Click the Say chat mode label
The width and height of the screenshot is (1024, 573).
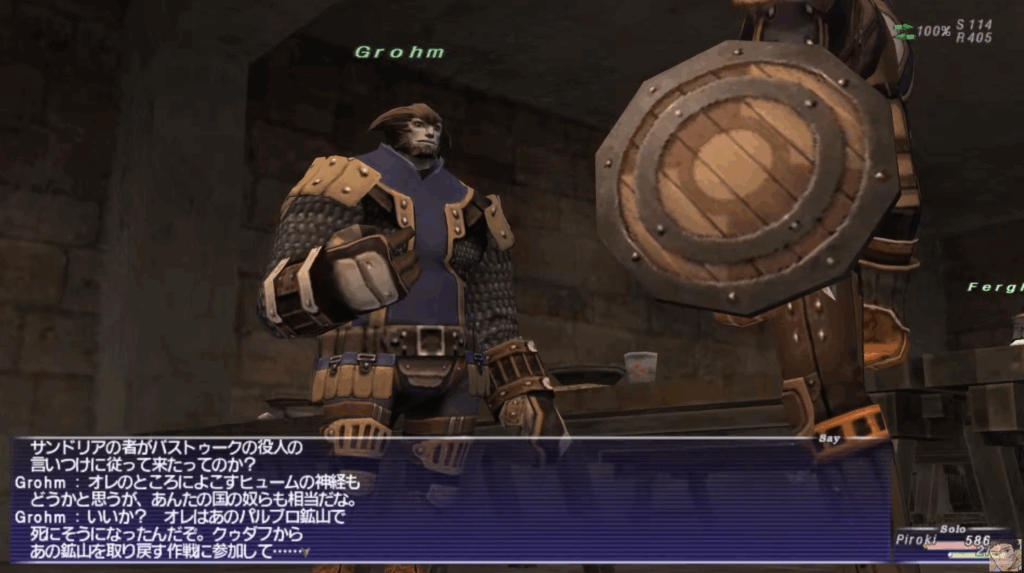pyautogui.click(x=831, y=438)
